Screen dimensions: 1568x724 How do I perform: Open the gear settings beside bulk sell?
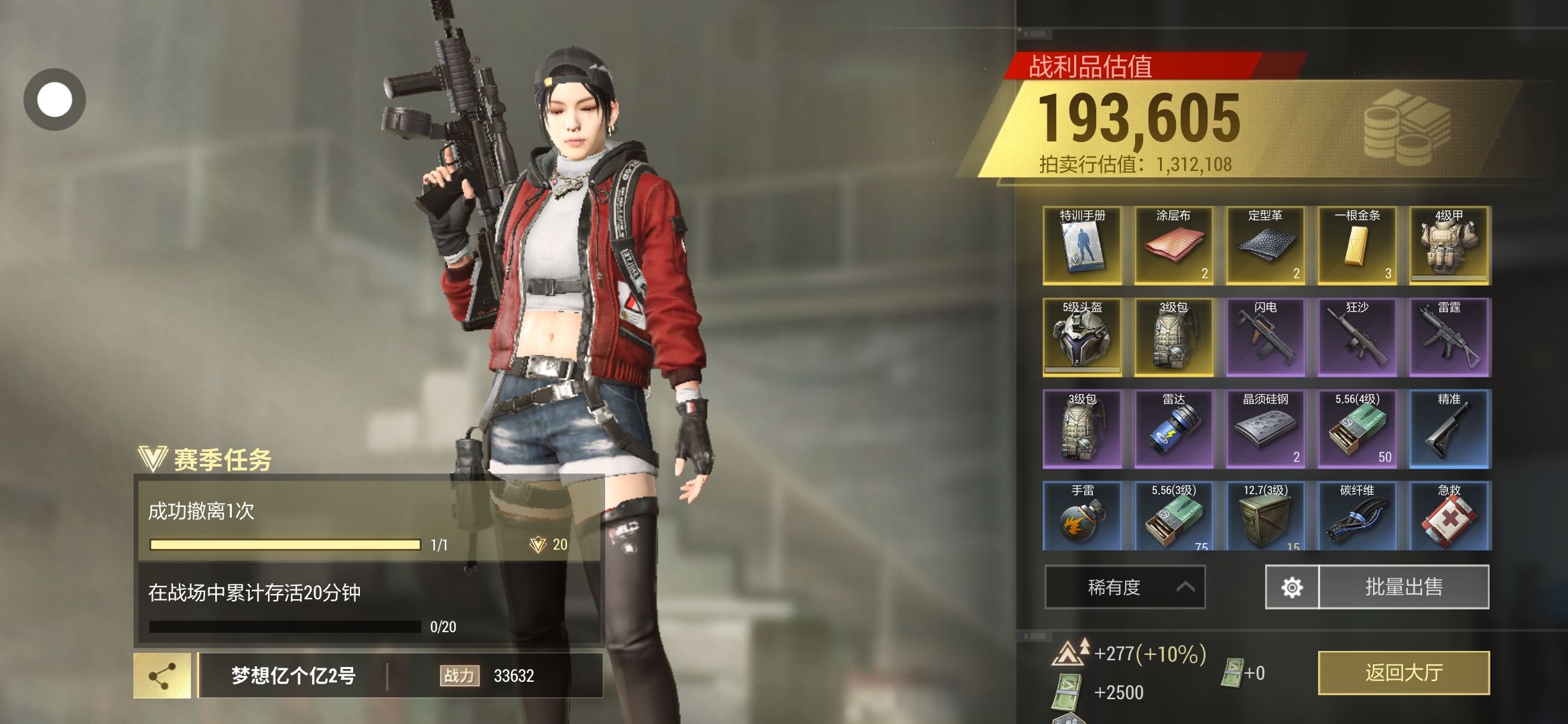point(1291,587)
